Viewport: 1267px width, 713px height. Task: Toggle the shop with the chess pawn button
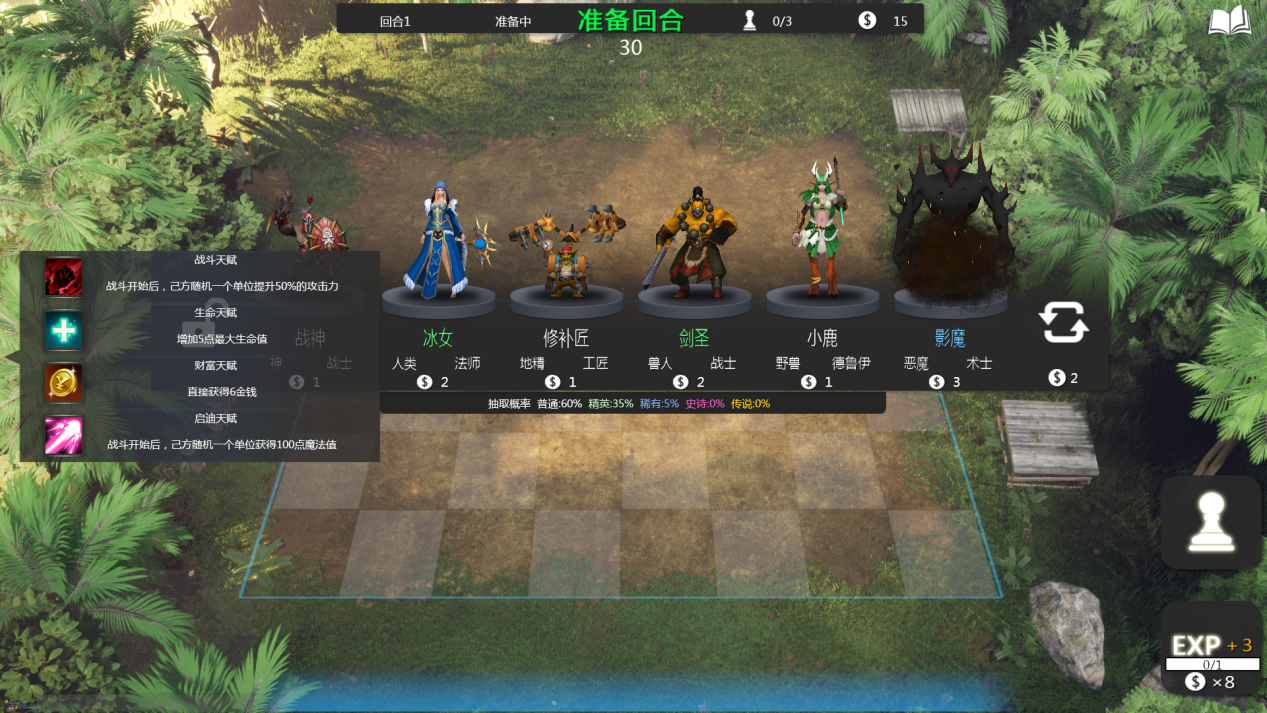coord(1210,523)
